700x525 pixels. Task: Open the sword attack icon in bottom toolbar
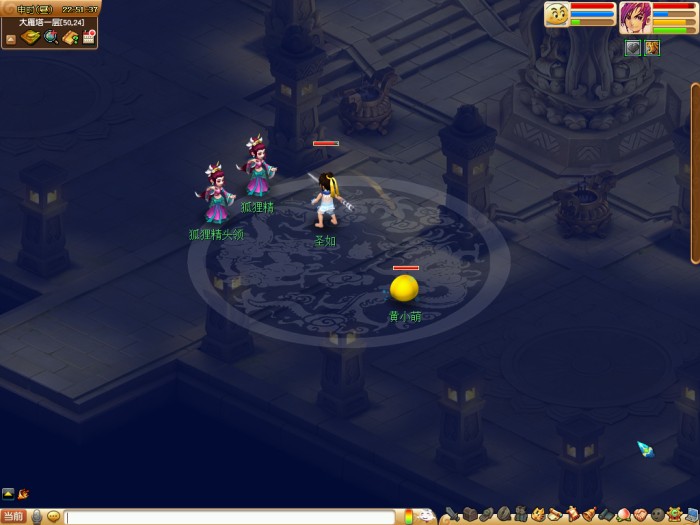coord(452,515)
